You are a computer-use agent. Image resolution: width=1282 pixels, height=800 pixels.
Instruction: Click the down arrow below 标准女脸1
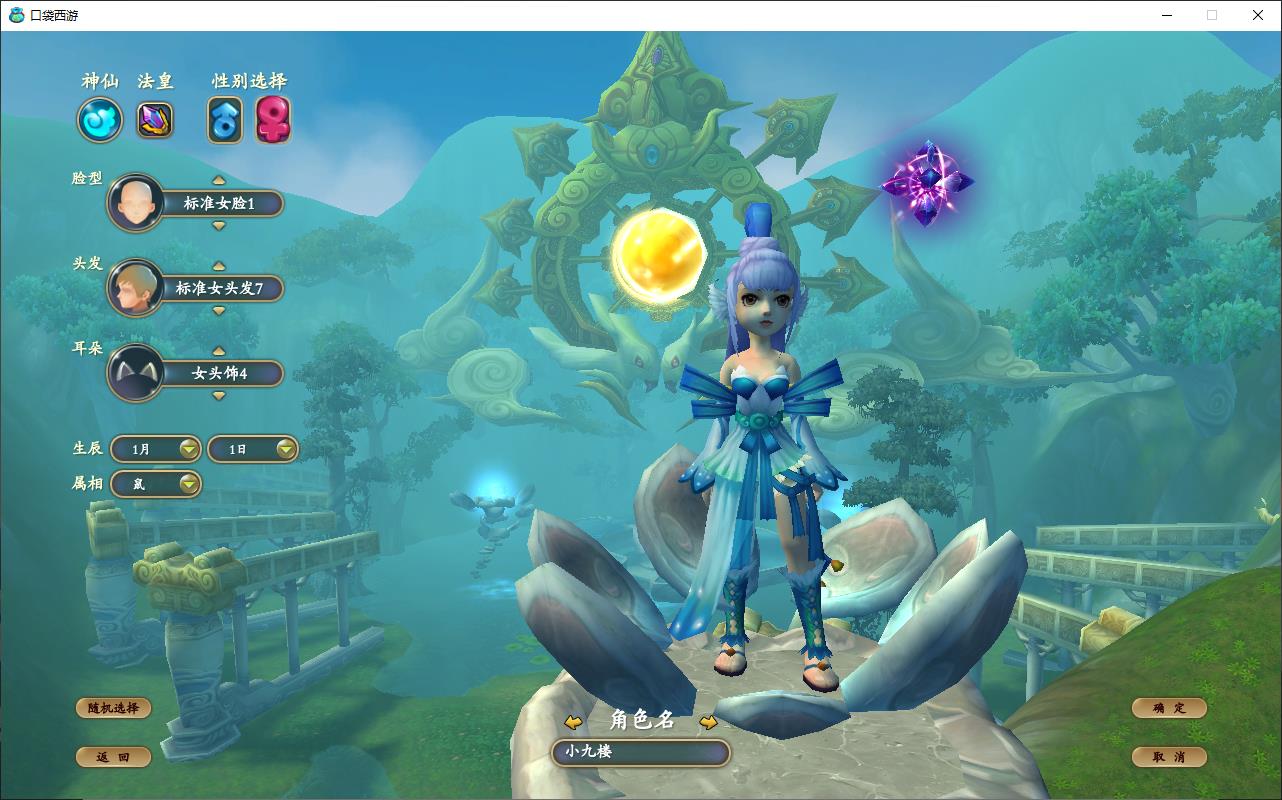[219, 226]
